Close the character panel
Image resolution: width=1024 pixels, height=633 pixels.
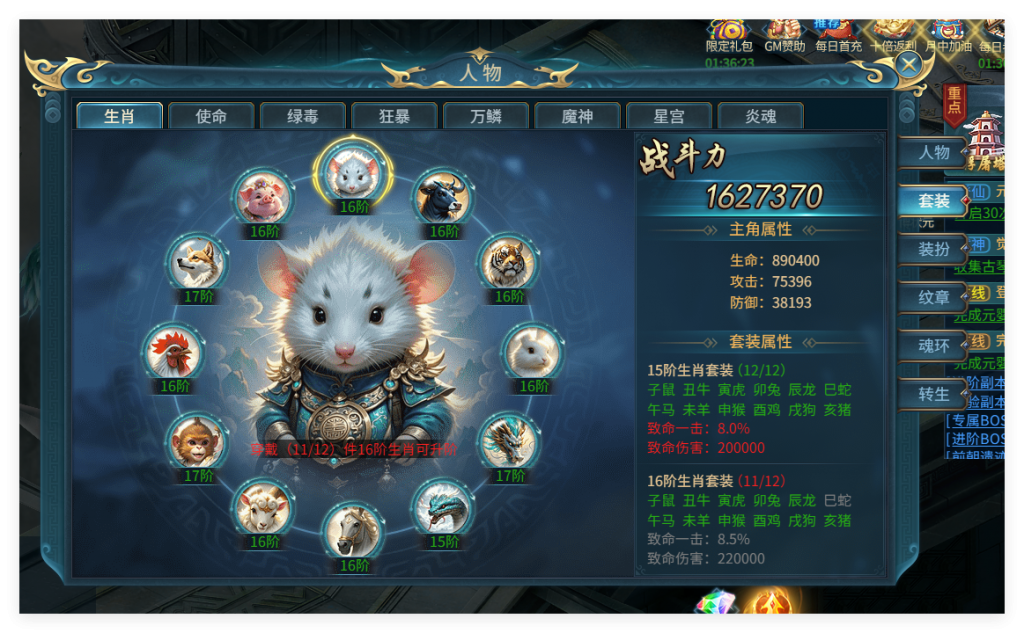908,65
